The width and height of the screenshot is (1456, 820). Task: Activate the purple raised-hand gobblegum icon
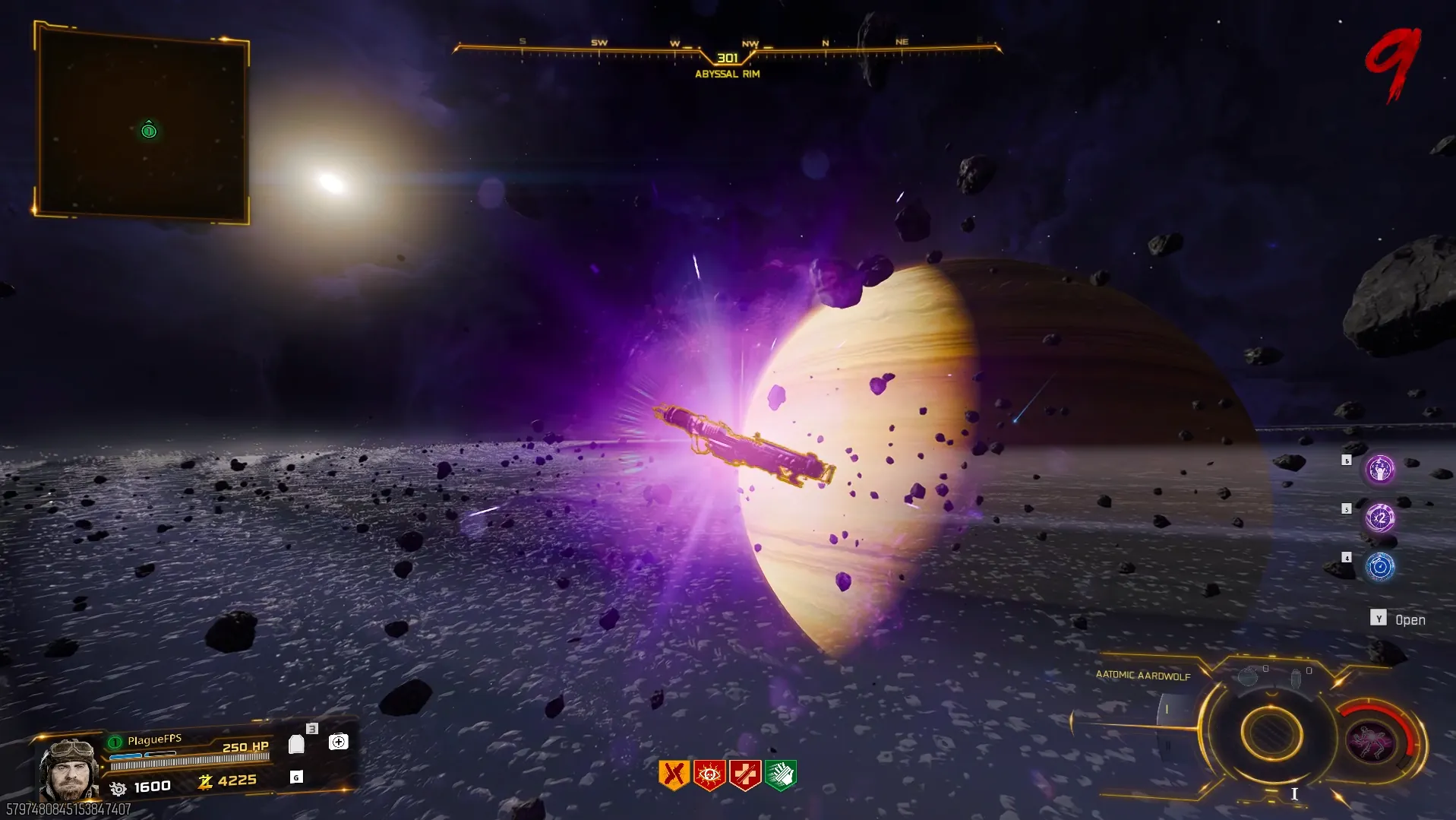(x=1380, y=469)
